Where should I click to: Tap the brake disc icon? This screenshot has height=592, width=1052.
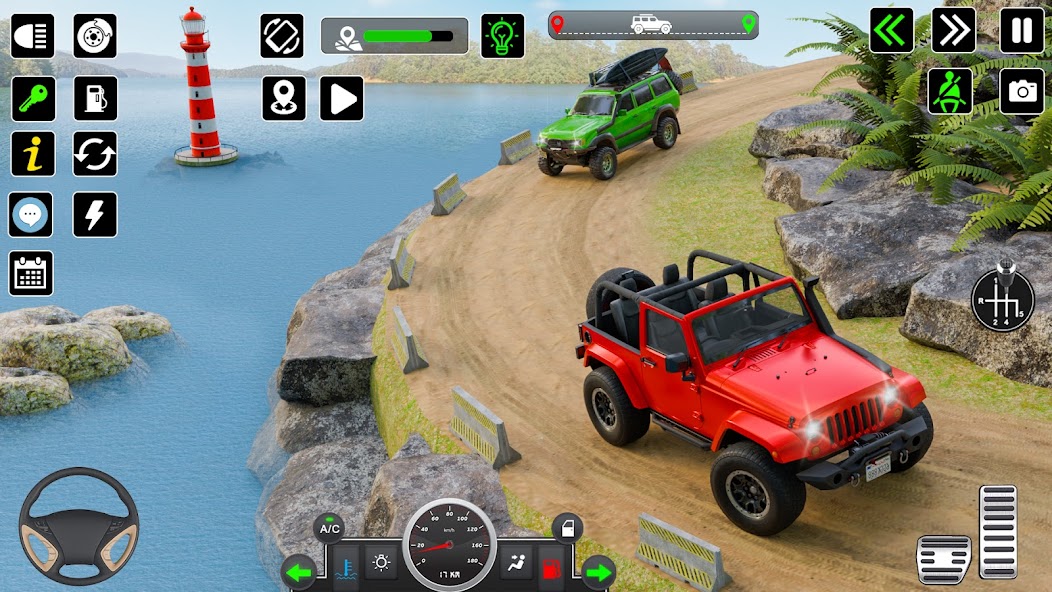(95, 36)
